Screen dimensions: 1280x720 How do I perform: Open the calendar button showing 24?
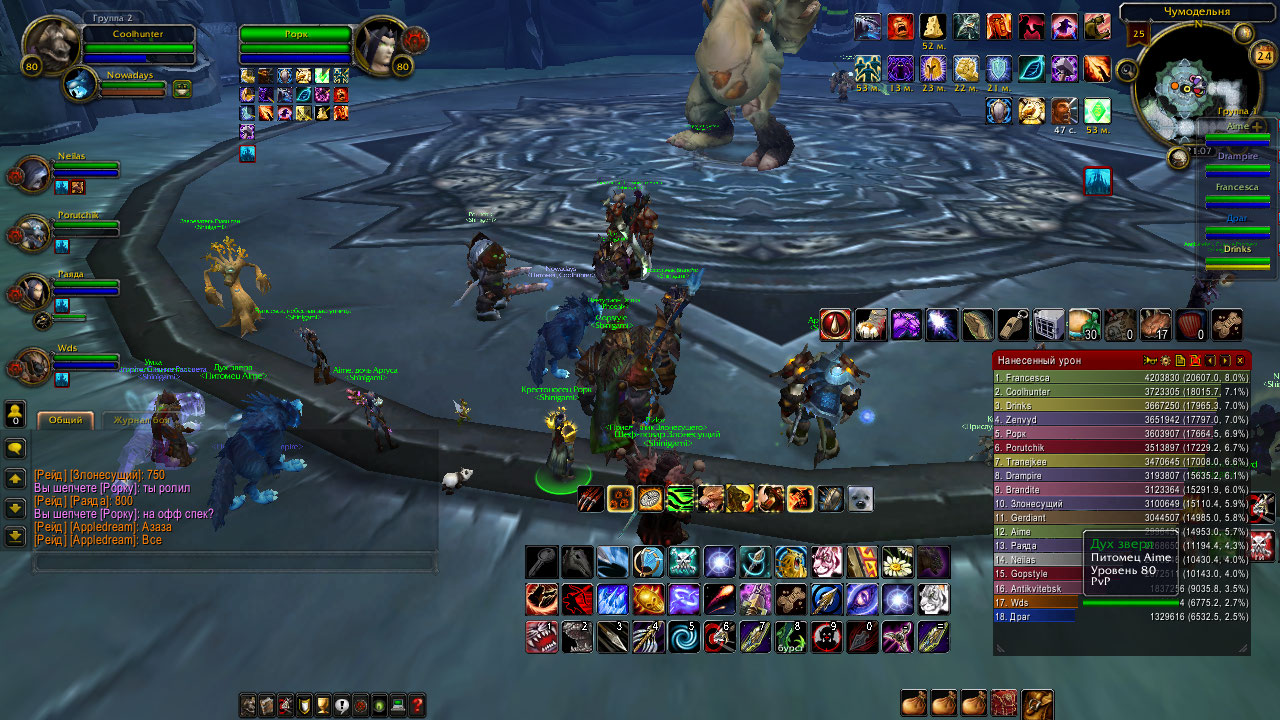(1263, 57)
